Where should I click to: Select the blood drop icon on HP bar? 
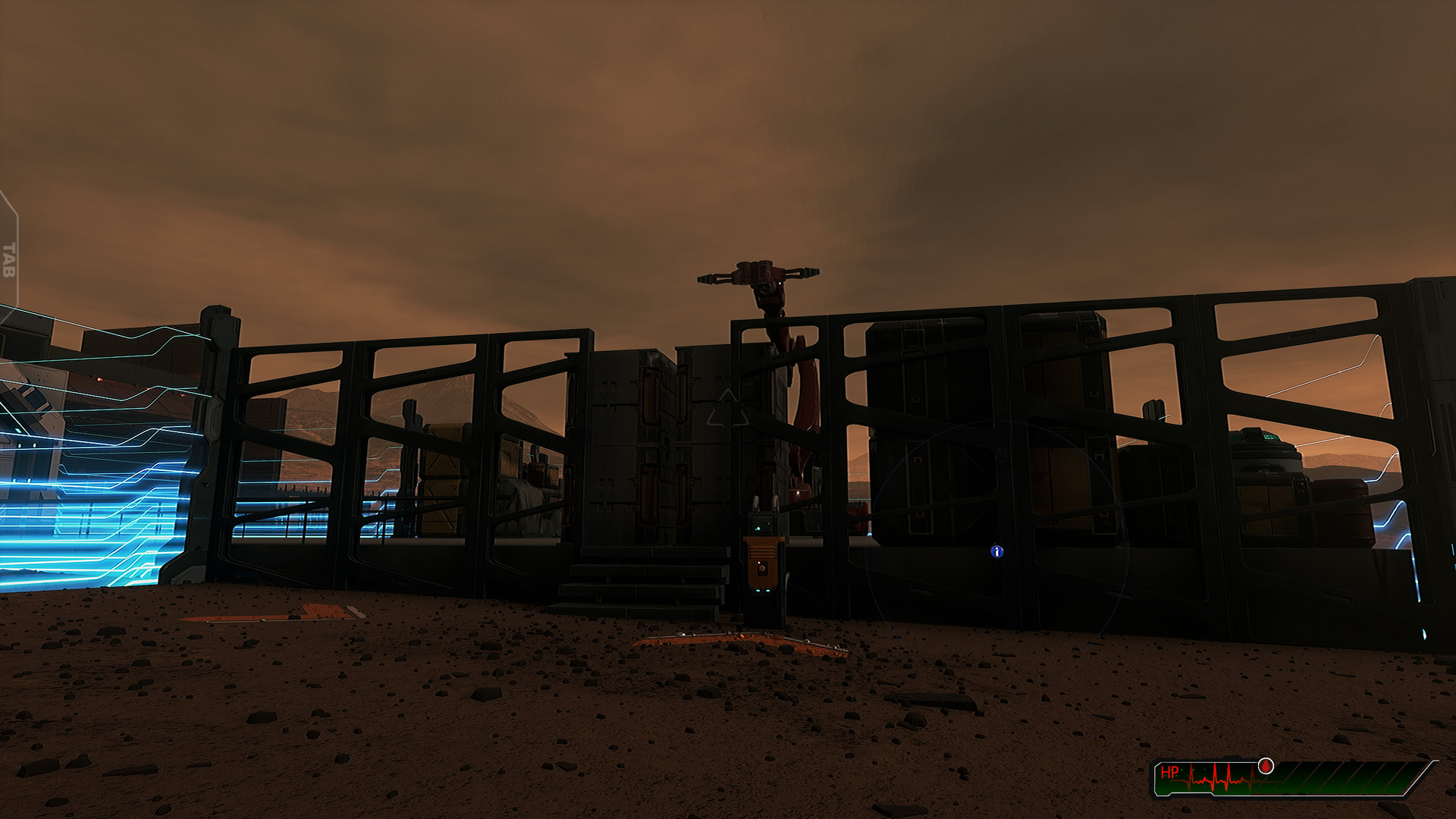pos(1266,767)
